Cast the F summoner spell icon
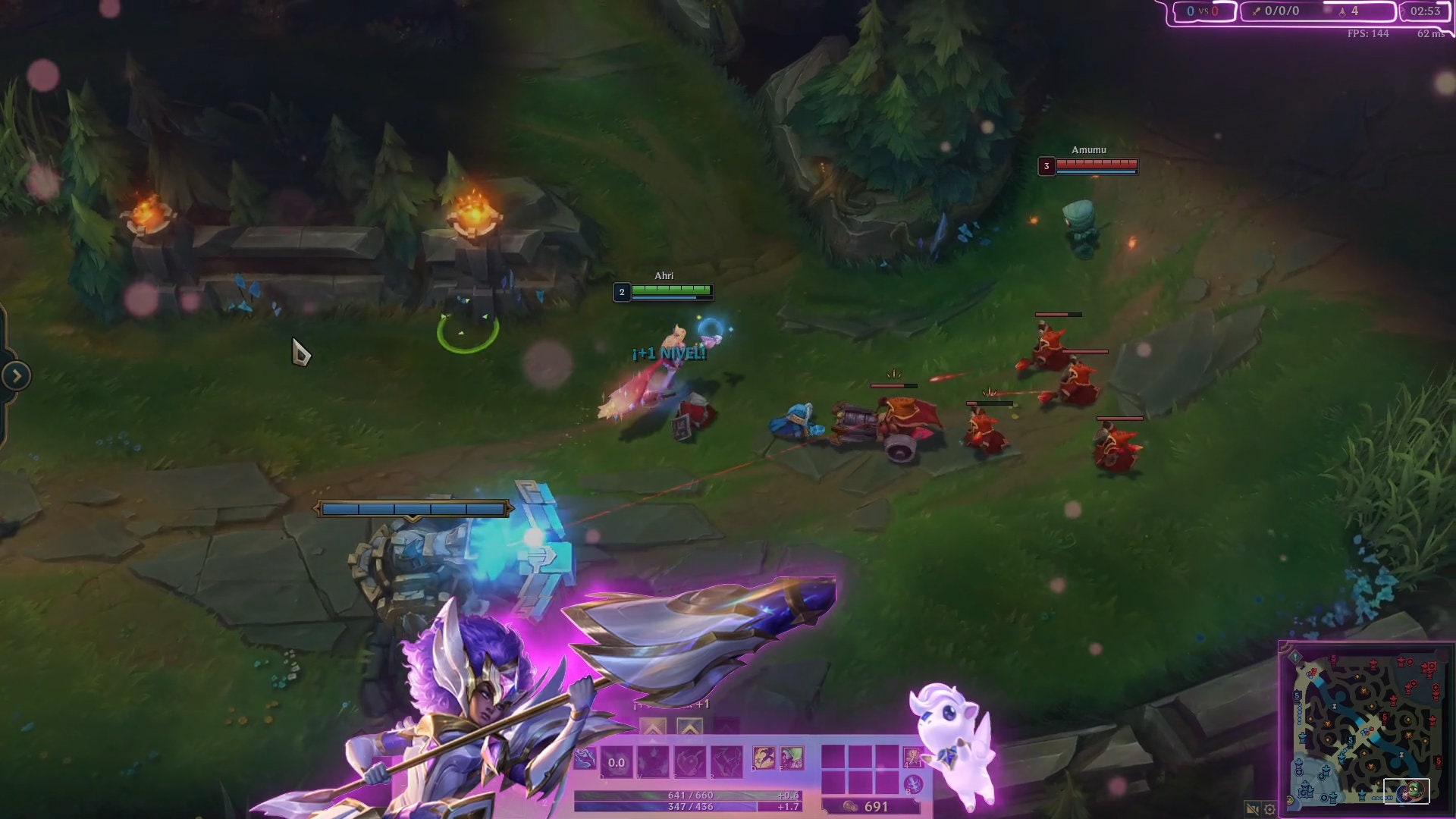The height and width of the screenshot is (819, 1456). click(x=792, y=757)
